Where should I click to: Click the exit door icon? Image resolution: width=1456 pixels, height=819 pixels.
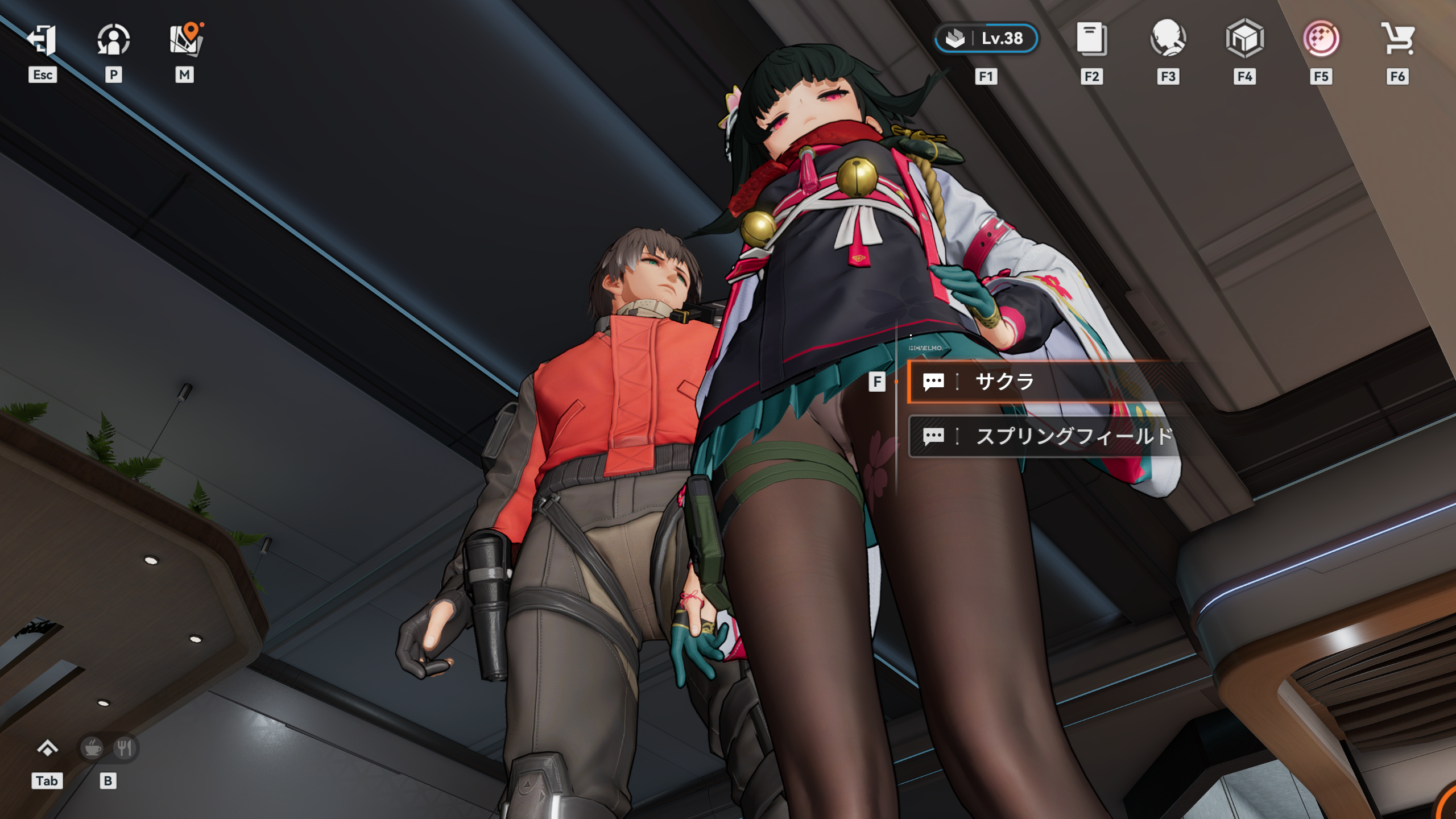[x=42, y=40]
